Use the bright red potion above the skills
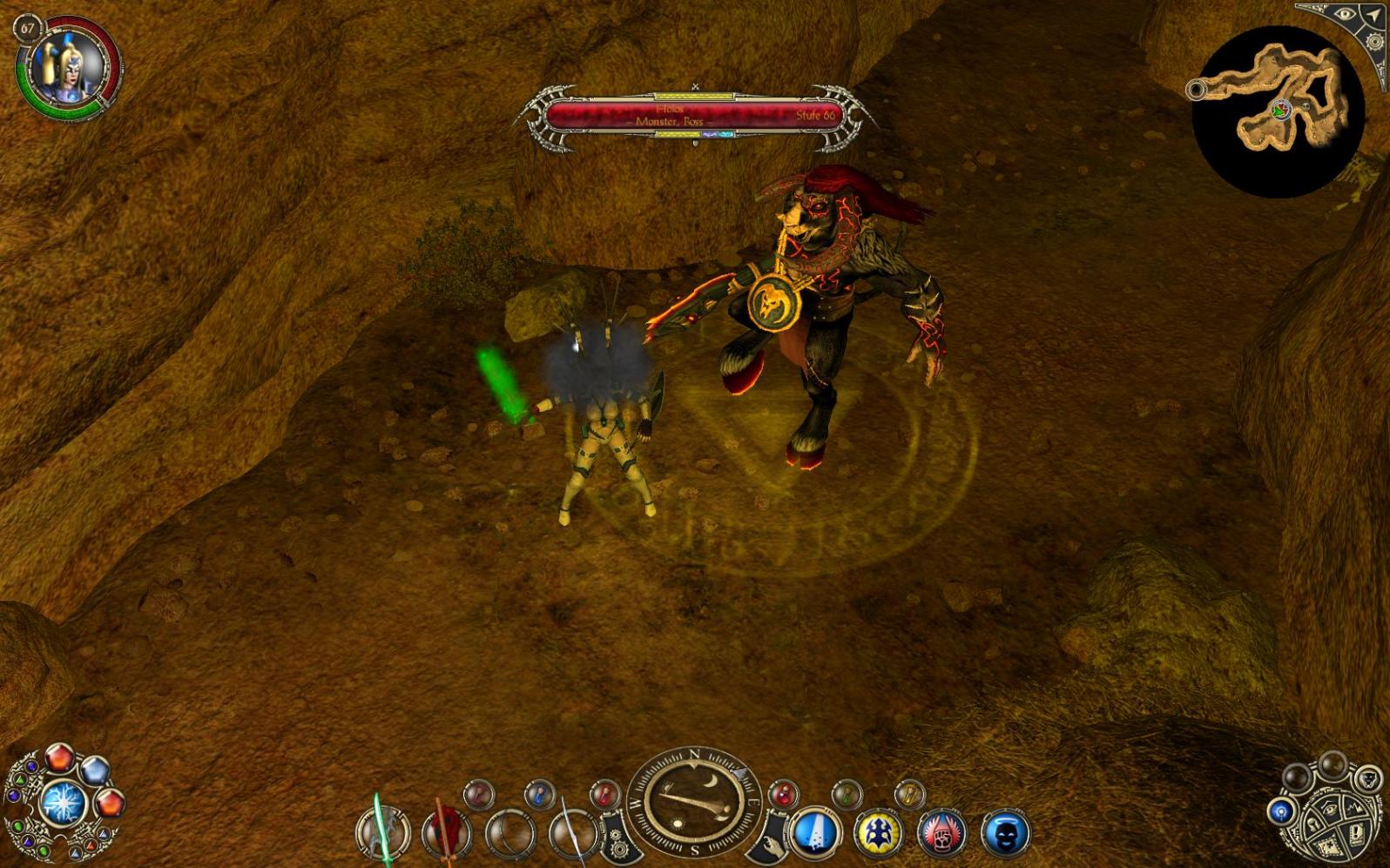This screenshot has height=868, width=1390. click(782, 794)
